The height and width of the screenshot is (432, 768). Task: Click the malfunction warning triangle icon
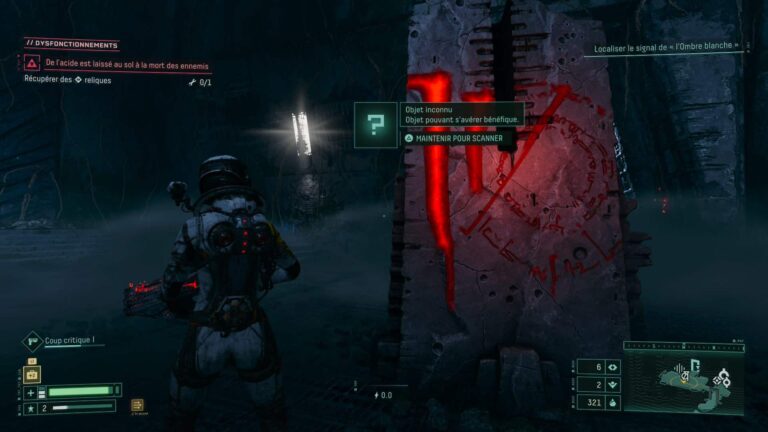click(x=32, y=63)
